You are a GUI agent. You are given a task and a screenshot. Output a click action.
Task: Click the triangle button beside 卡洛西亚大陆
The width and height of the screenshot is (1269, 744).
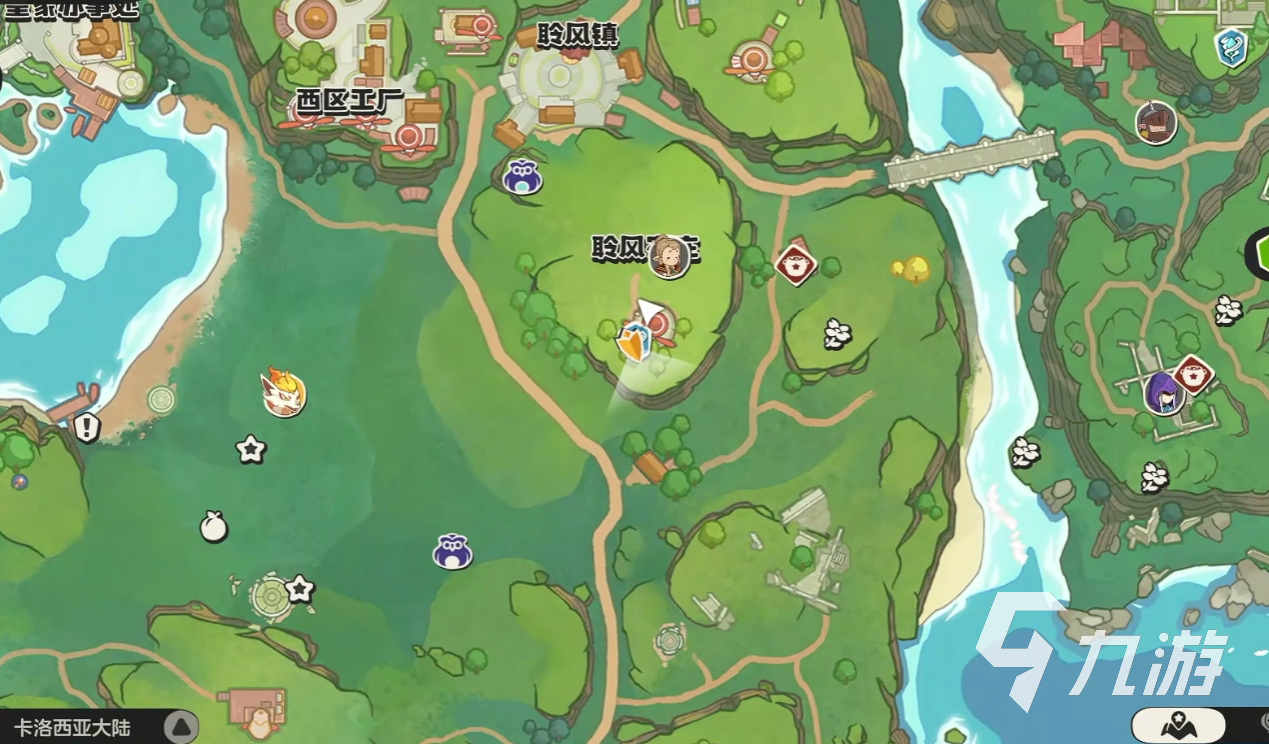coord(180,727)
